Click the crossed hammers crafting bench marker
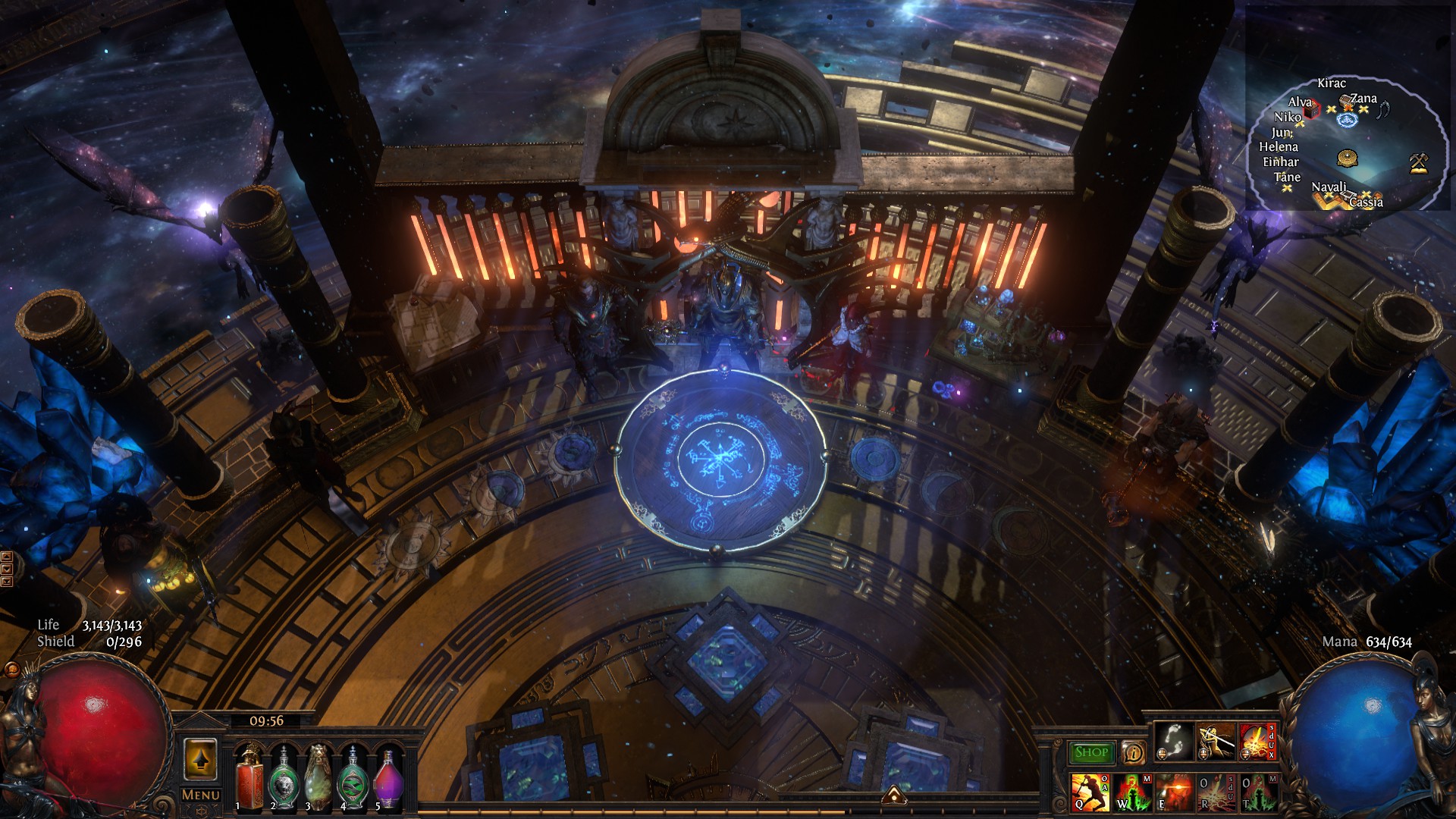This screenshot has height=819, width=1456. [1418, 162]
